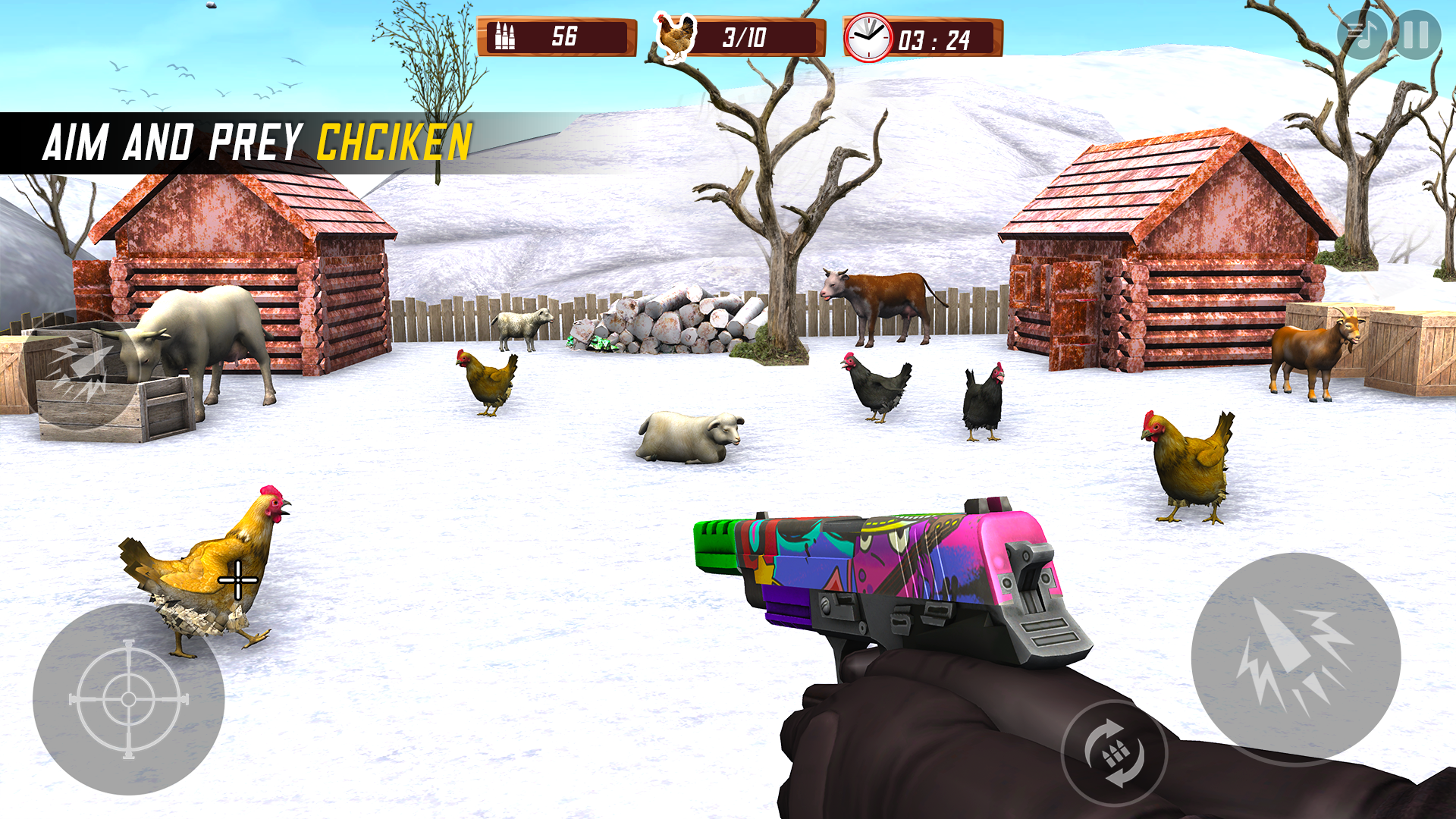Click the AIM AND PREY CHCIKEN banner

click(x=258, y=139)
